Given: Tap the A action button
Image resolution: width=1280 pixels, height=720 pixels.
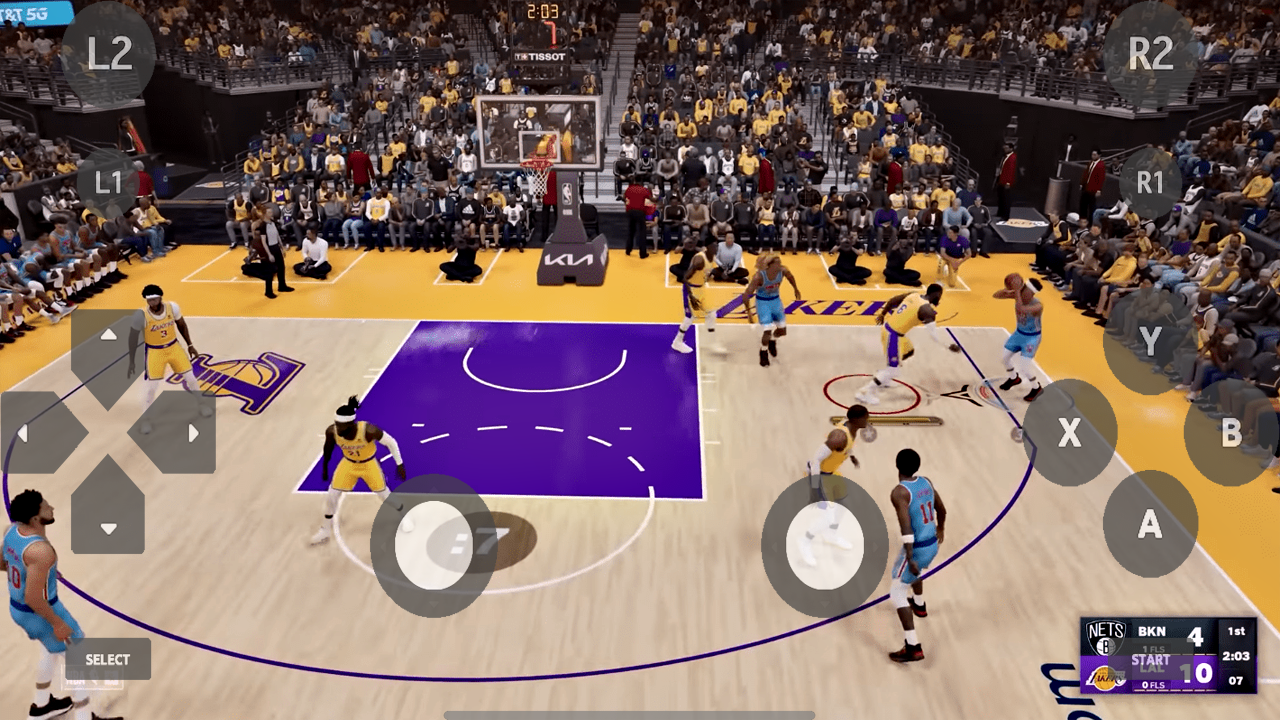Looking at the screenshot, I should tap(1148, 521).
